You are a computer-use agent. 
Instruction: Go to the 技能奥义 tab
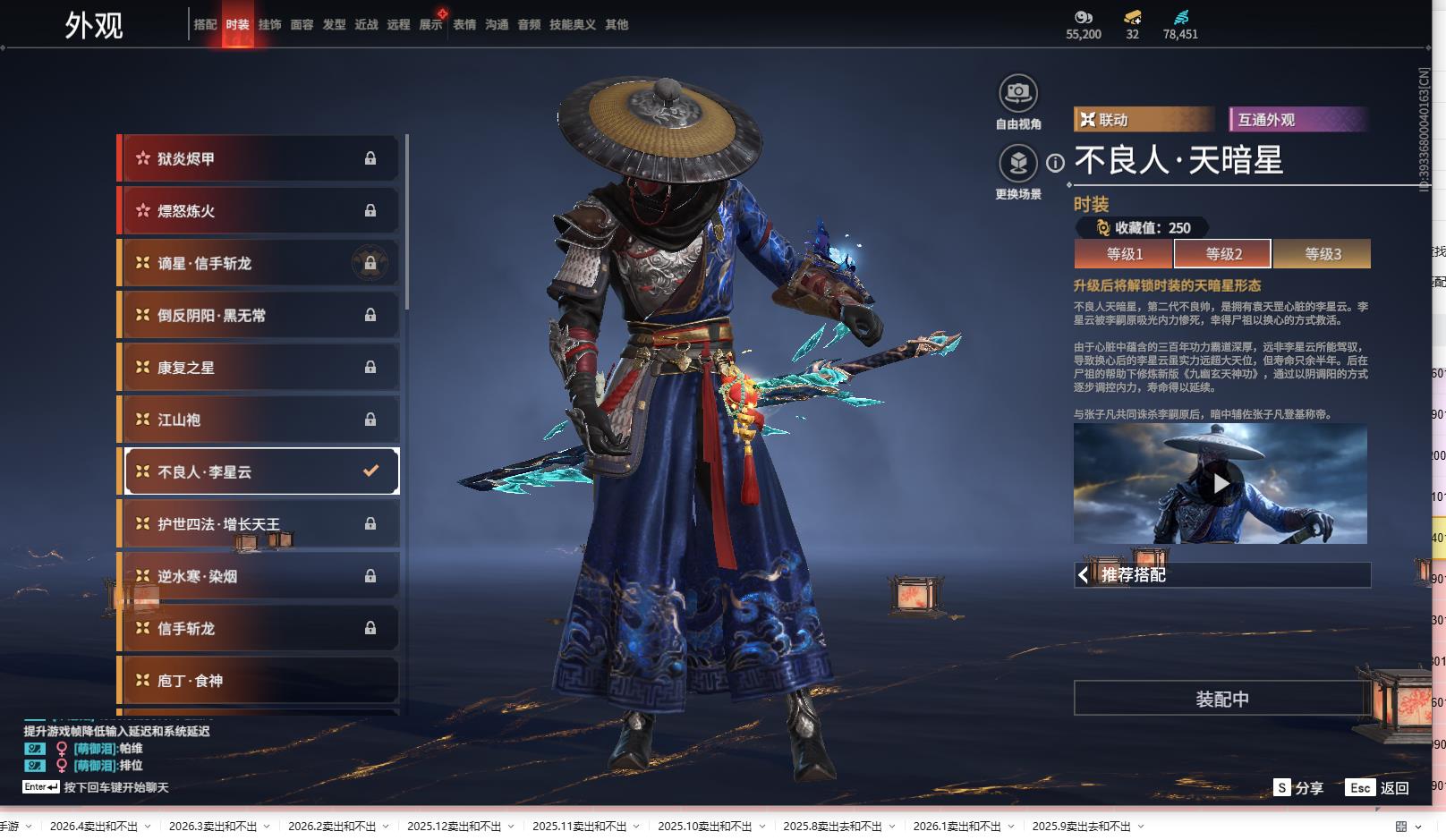(x=572, y=25)
